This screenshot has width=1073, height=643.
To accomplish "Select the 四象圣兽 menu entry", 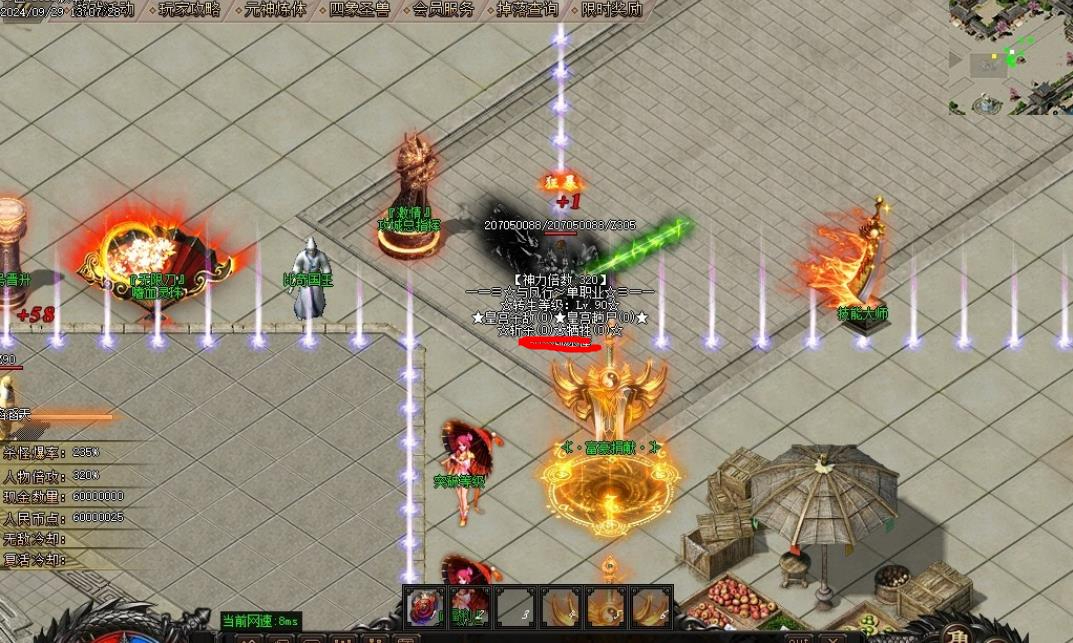I will [359, 10].
